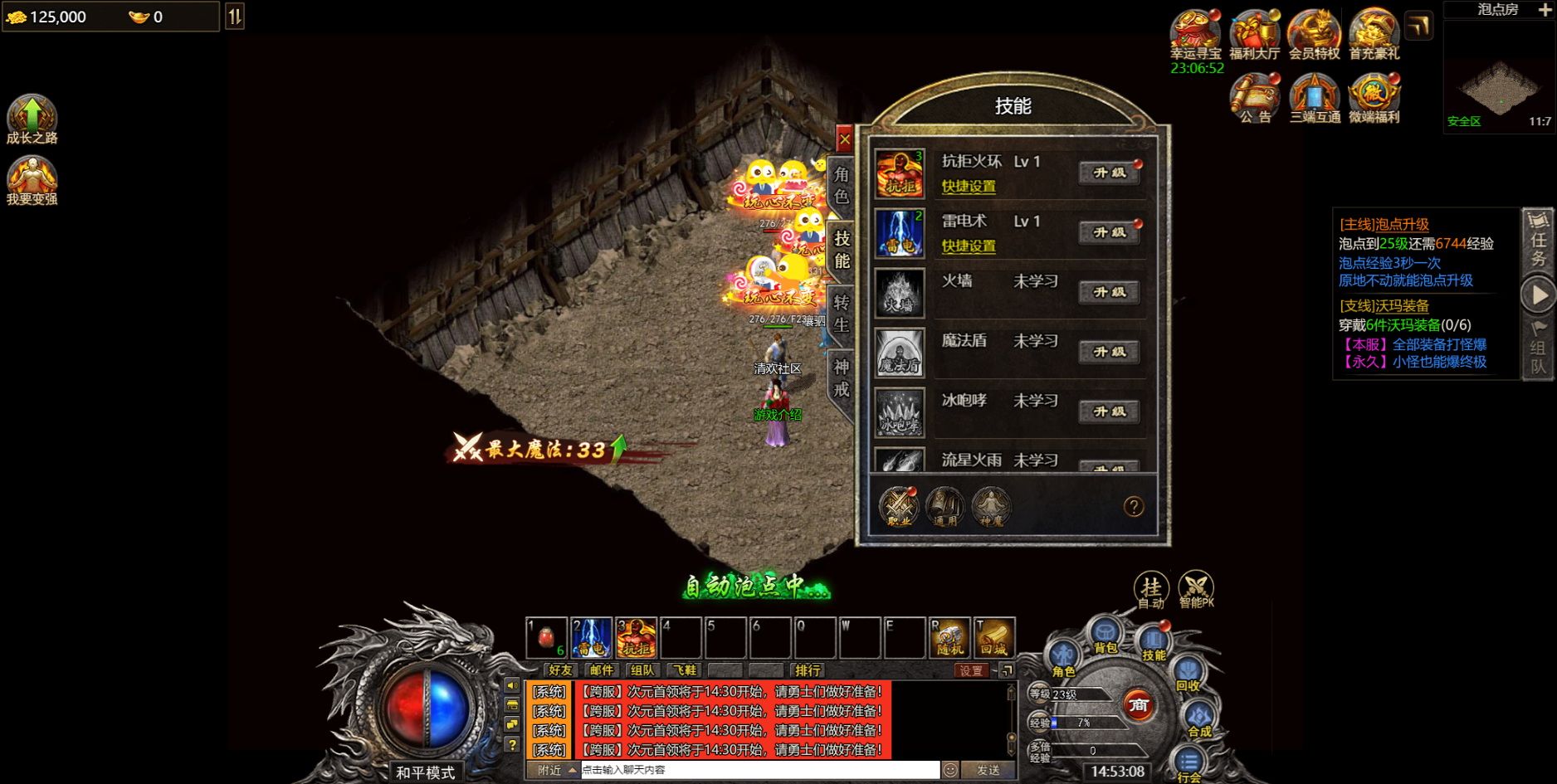Switch to the 转生 side tab
1557x784 pixels.
pos(841,313)
